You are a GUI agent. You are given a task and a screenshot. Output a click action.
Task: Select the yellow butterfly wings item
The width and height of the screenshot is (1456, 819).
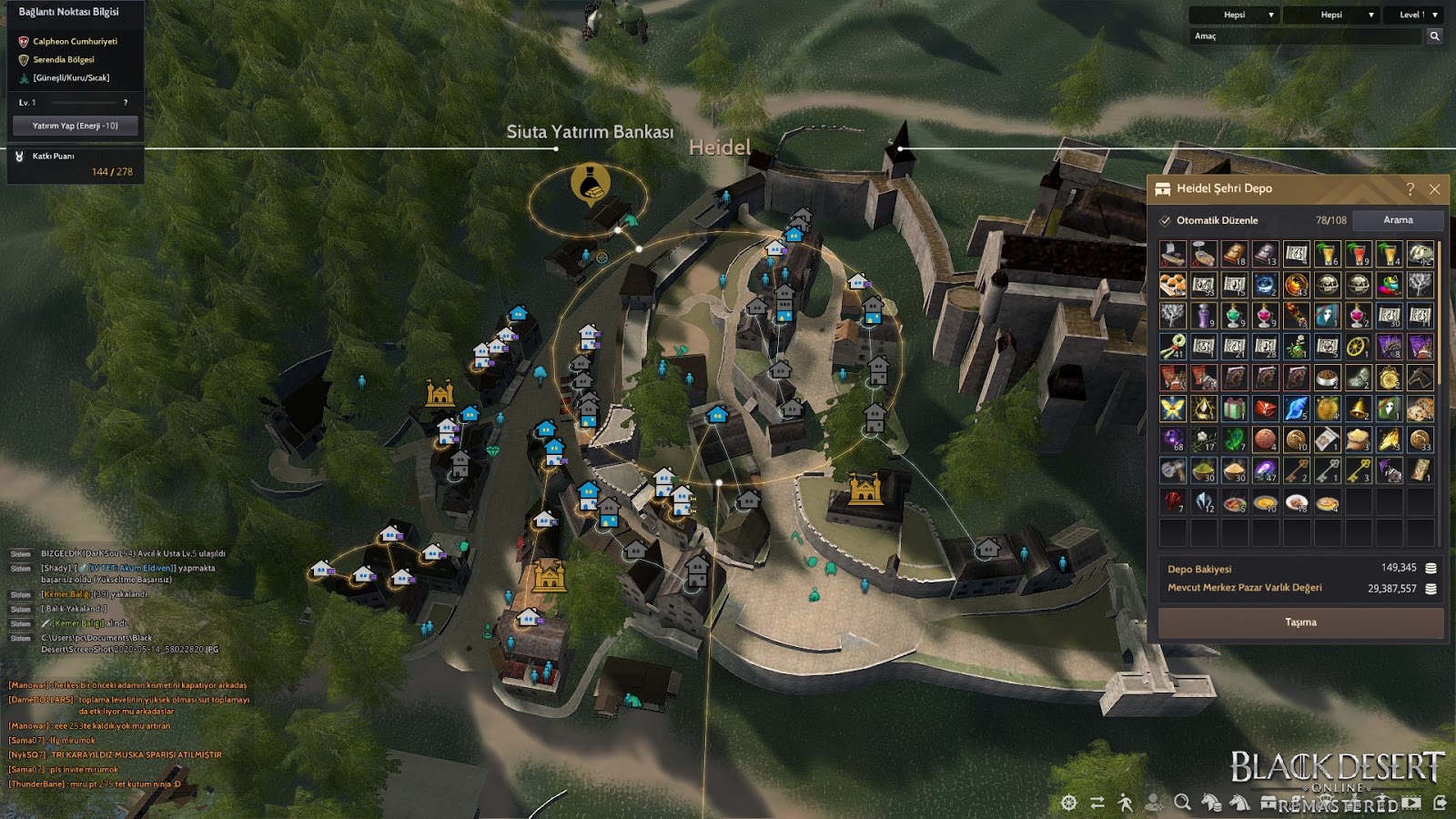(1172, 409)
